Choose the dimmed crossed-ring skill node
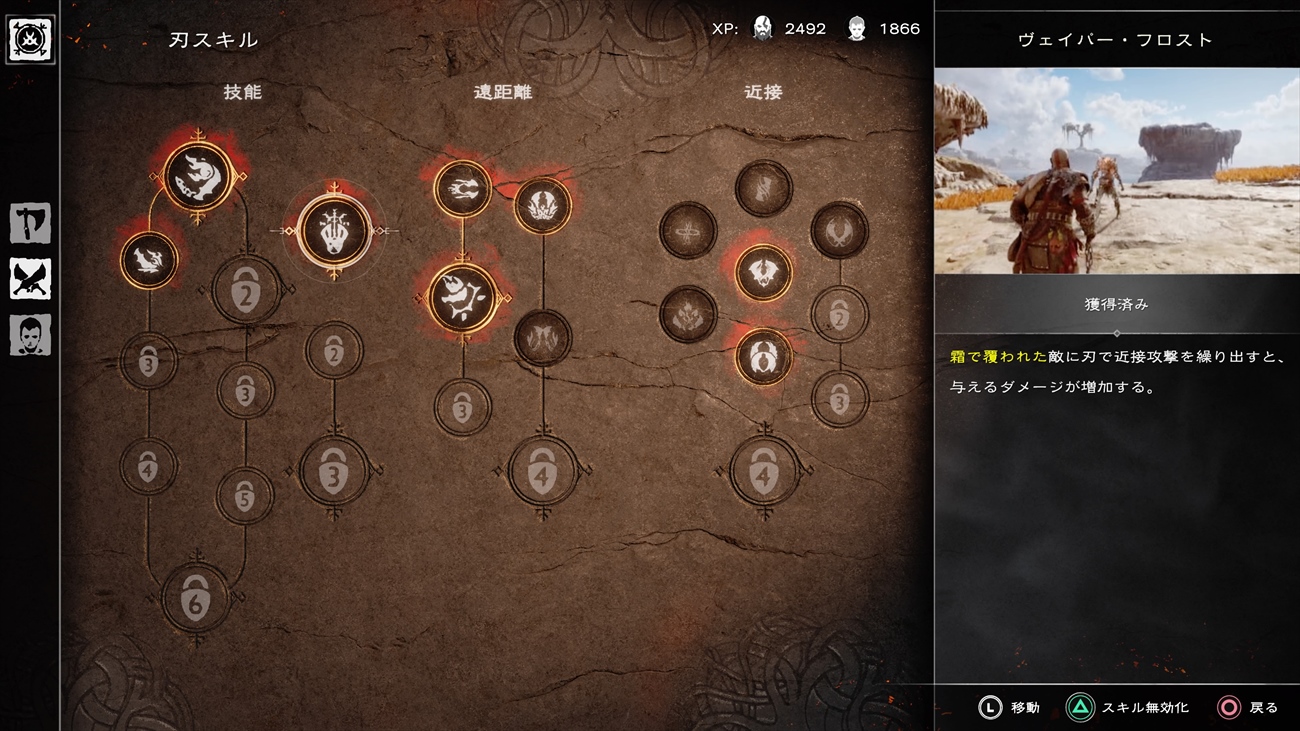This screenshot has width=1300, height=731. coord(688,231)
